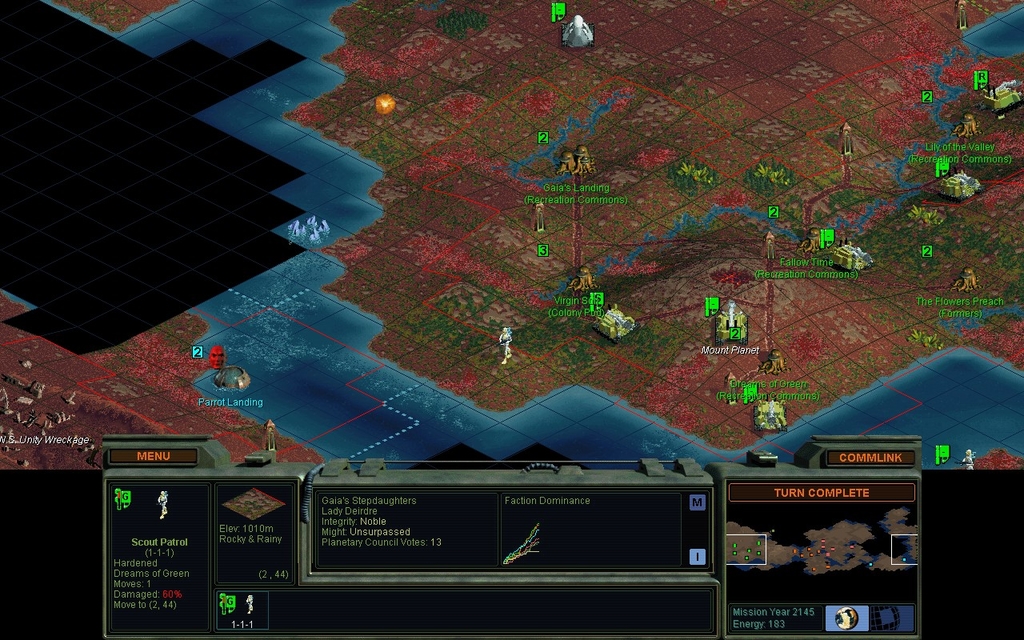
Task: Select the 1-1-1 Scout Patrol in the unit stack
Action: coord(240,610)
